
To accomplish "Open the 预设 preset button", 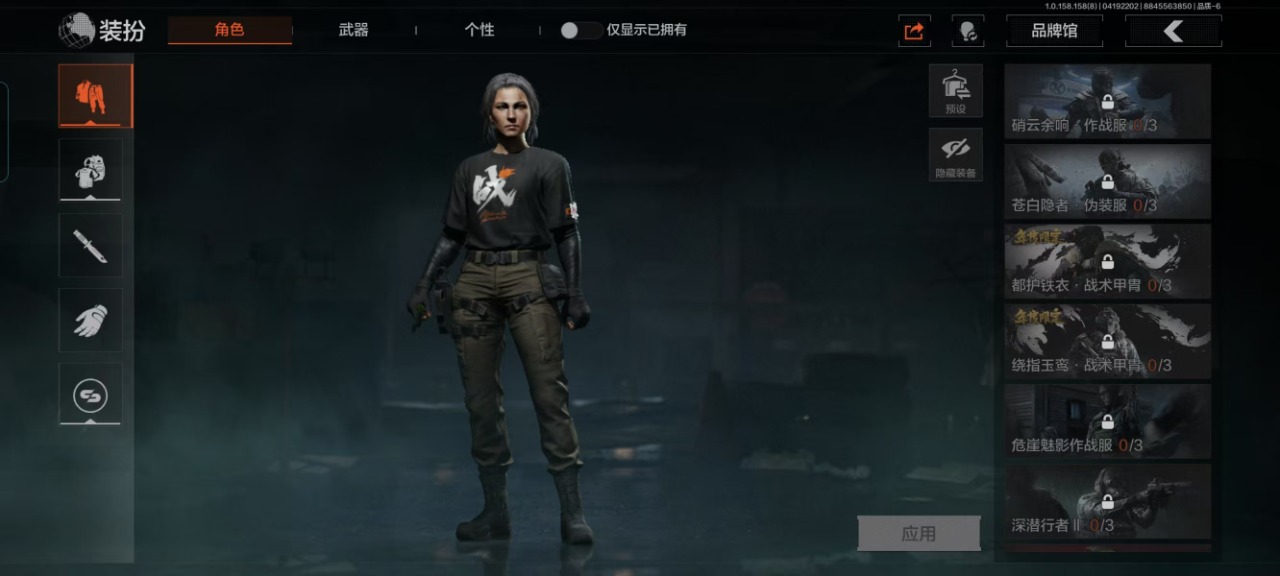I will [955, 91].
